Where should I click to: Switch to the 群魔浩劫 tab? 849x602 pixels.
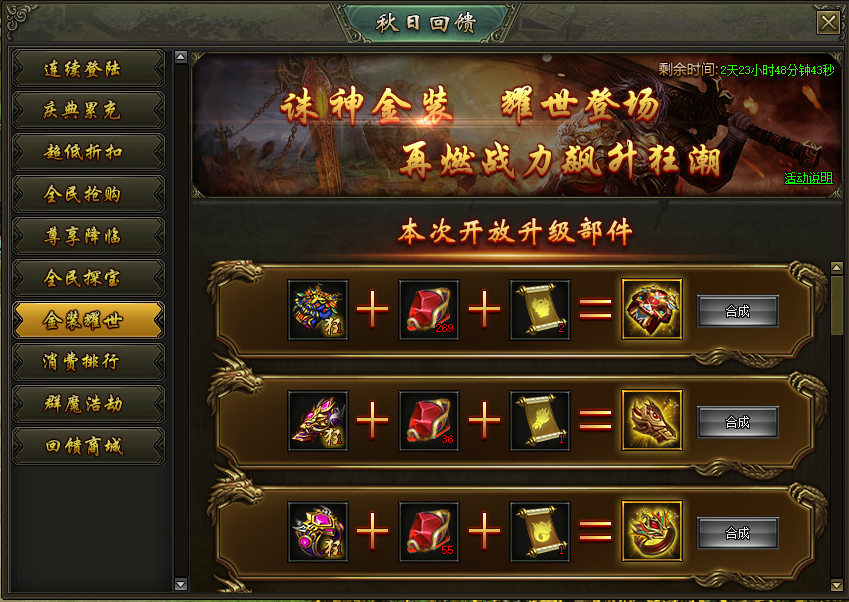point(87,404)
